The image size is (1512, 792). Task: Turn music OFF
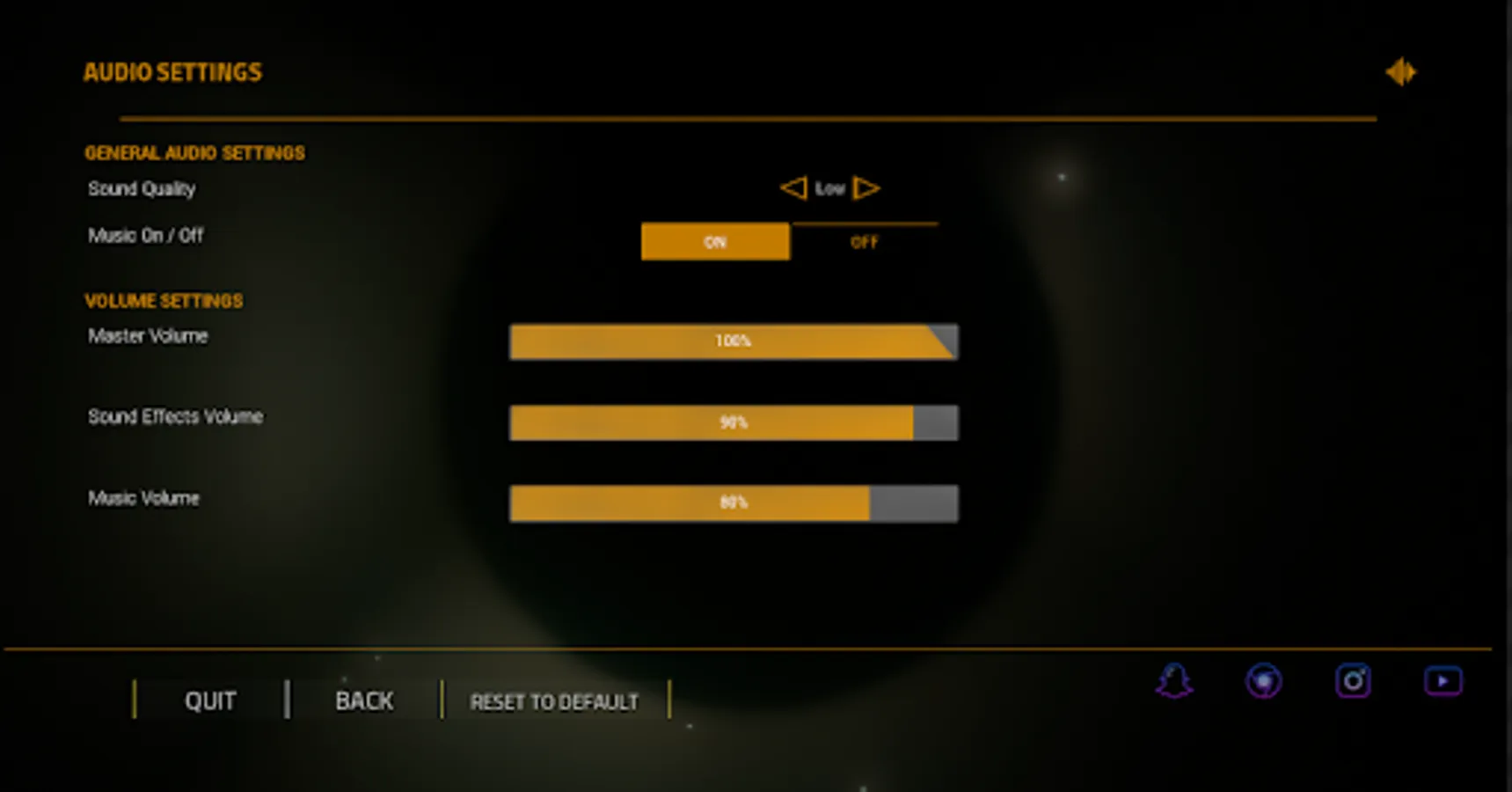pos(863,241)
